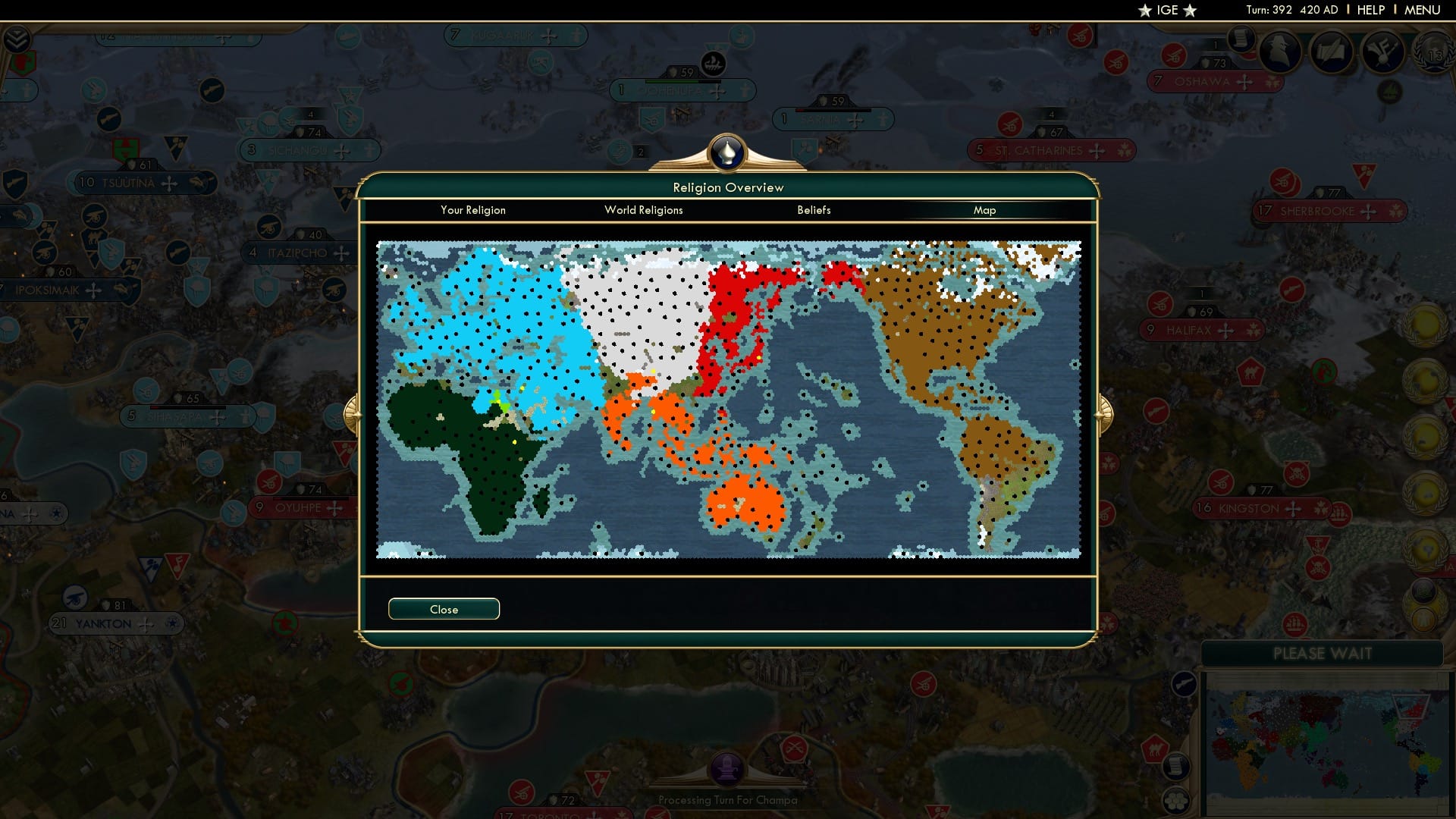
Task: View the Your Religion tab
Action: pyautogui.click(x=473, y=210)
